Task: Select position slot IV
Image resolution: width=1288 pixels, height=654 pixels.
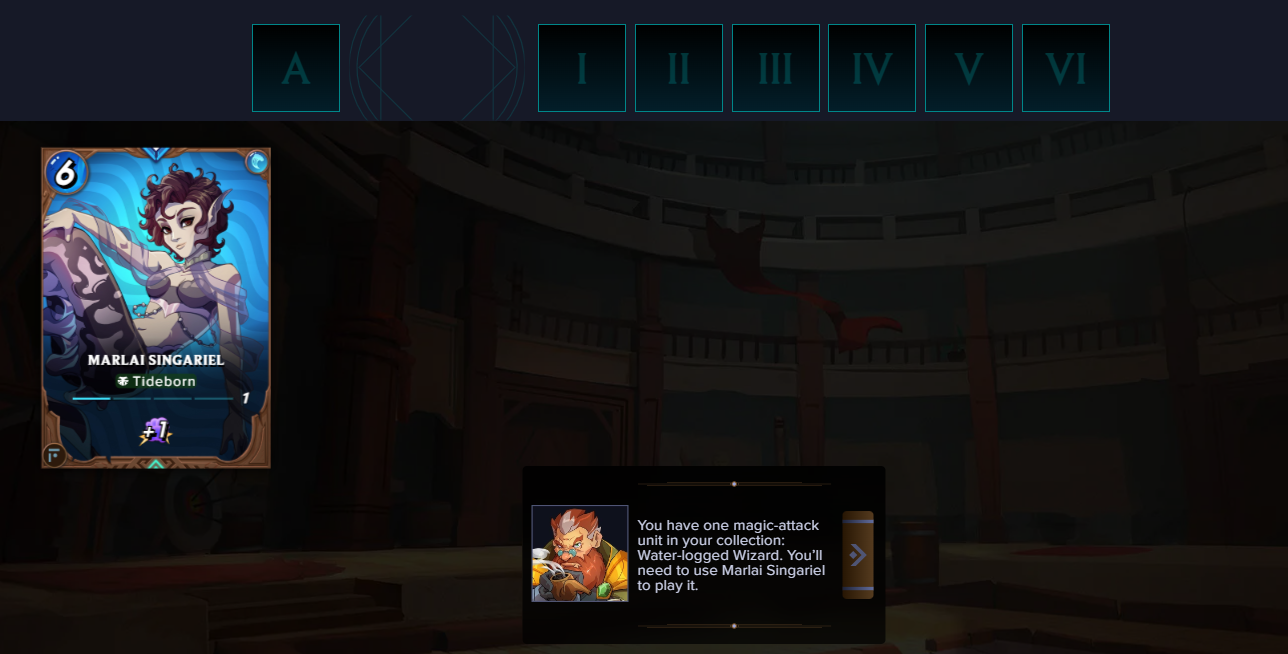Action: coord(872,68)
